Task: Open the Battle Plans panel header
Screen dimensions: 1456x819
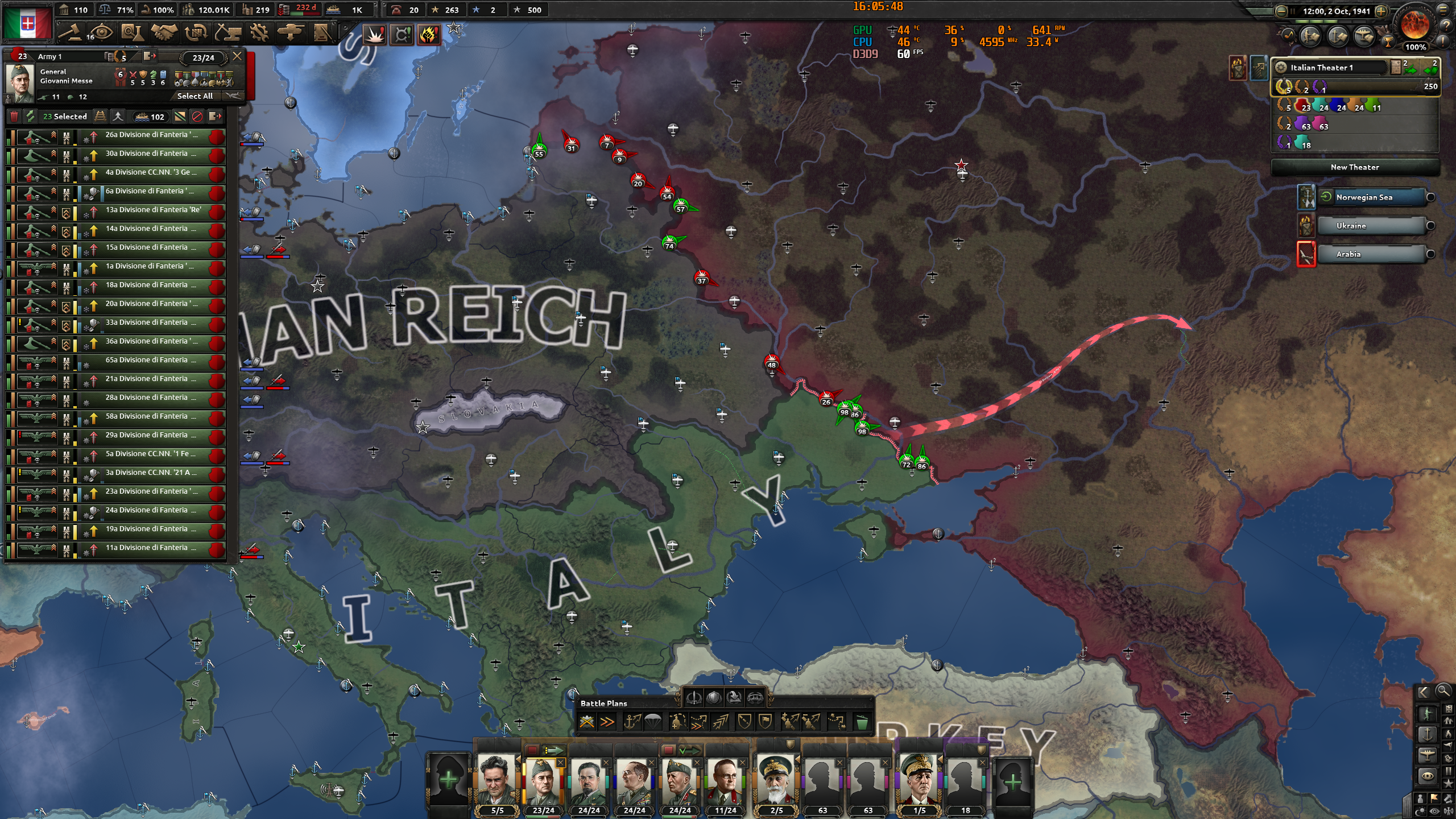Action: click(x=603, y=704)
